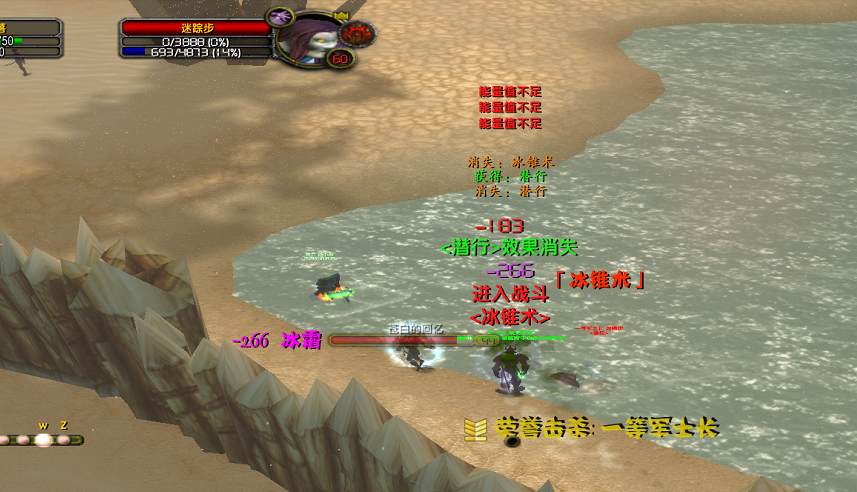Click the glowing button under the W label
The width and height of the screenshot is (857, 492).
(43, 439)
